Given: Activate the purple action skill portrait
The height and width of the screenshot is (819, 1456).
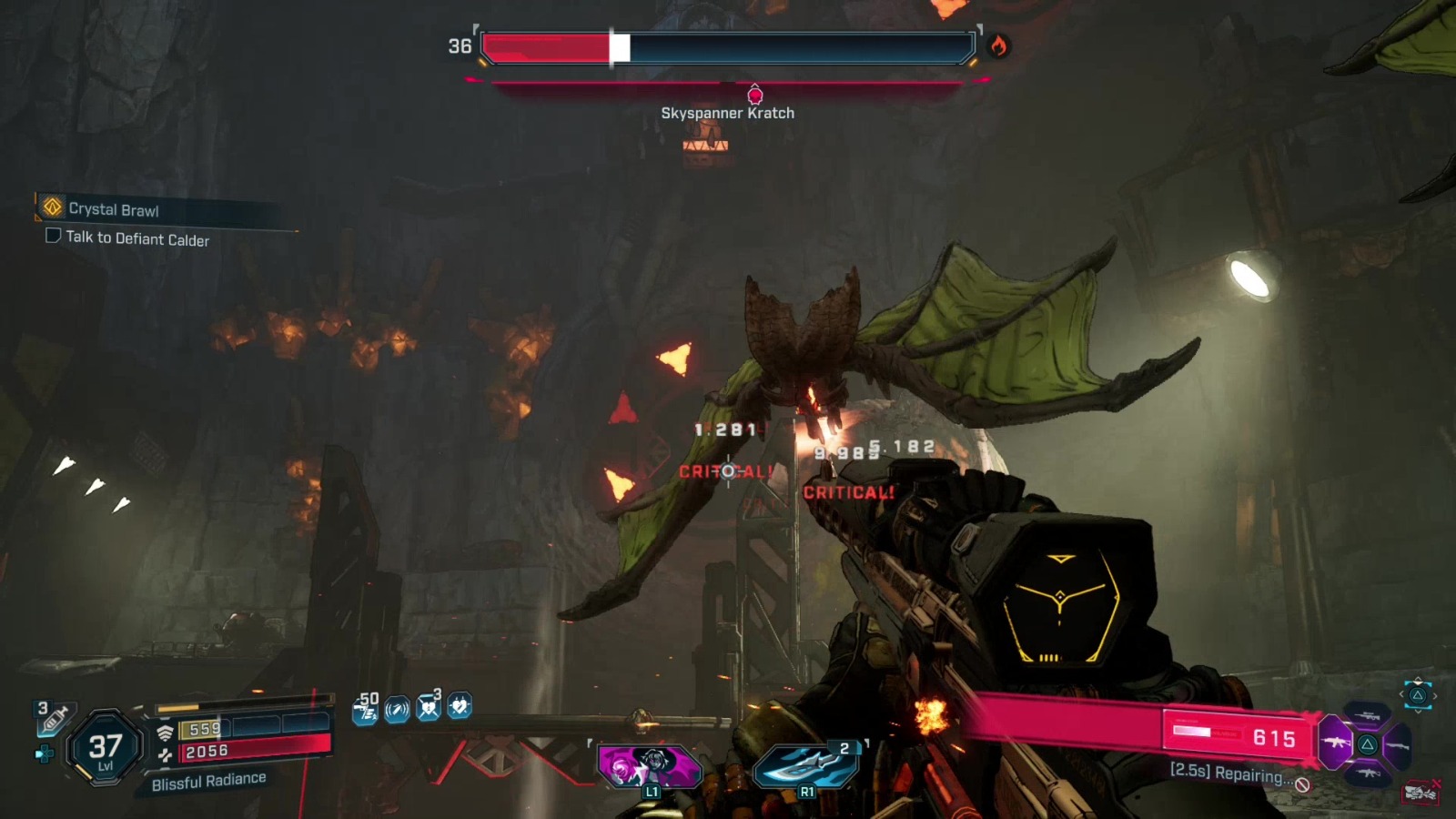Looking at the screenshot, I should click(648, 766).
